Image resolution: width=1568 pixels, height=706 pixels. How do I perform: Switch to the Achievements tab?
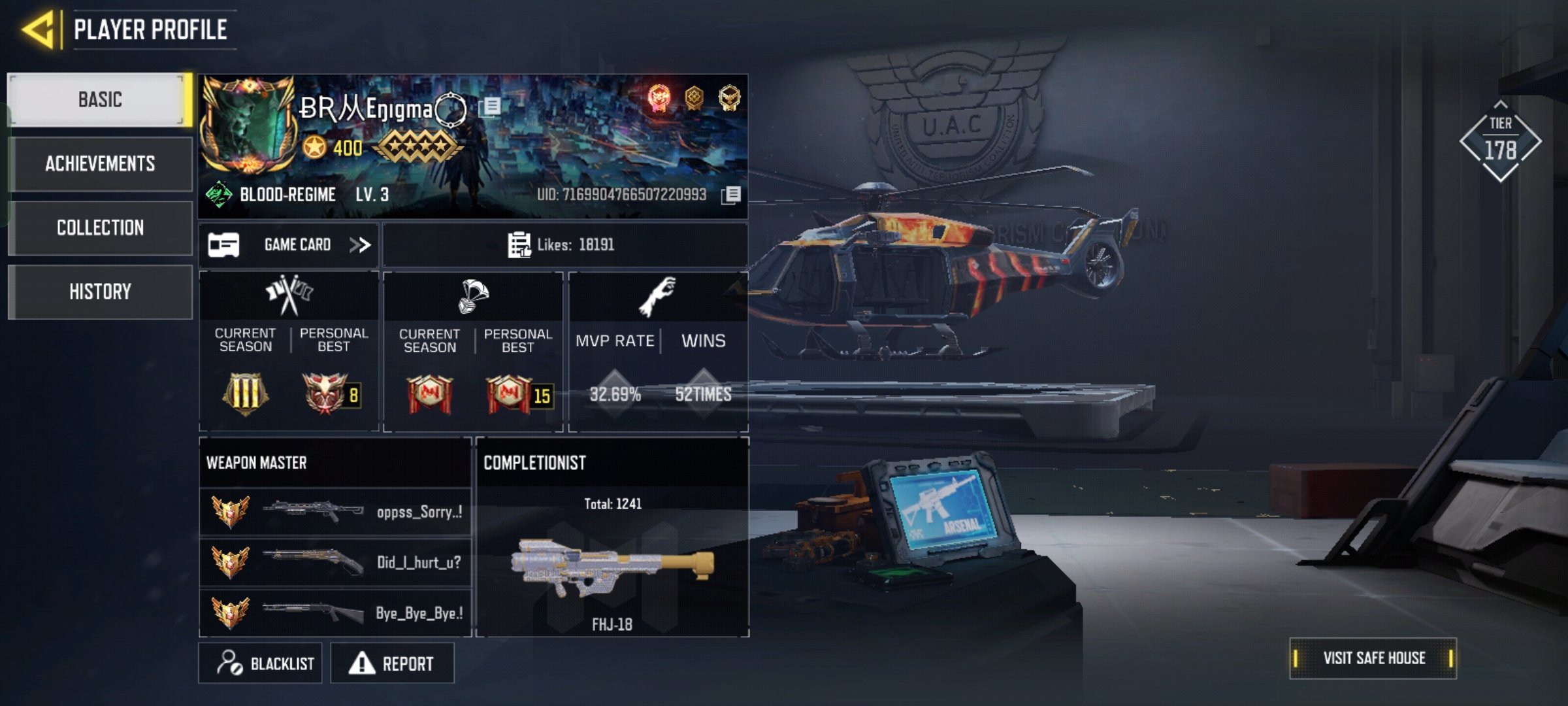100,163
